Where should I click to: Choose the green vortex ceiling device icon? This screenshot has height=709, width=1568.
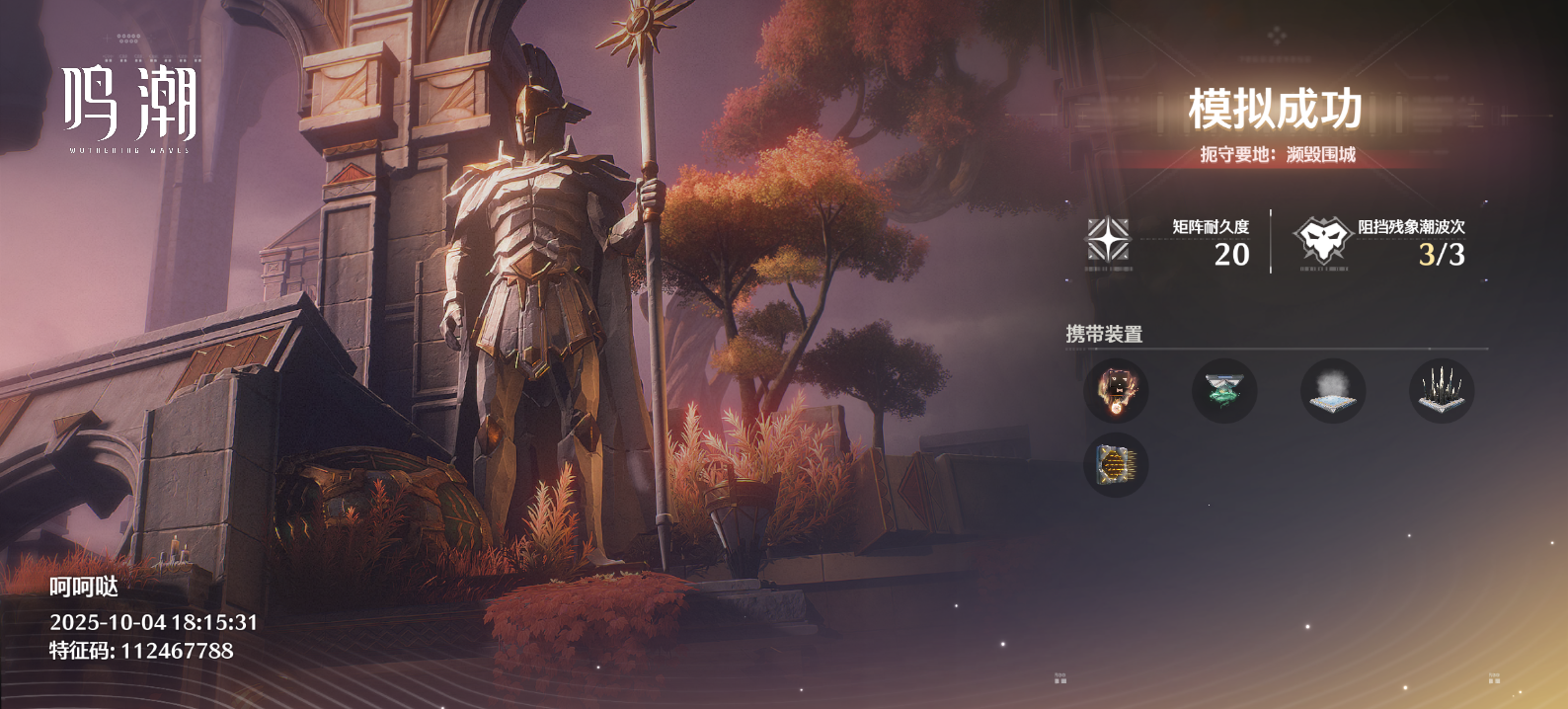[1224, 391]
